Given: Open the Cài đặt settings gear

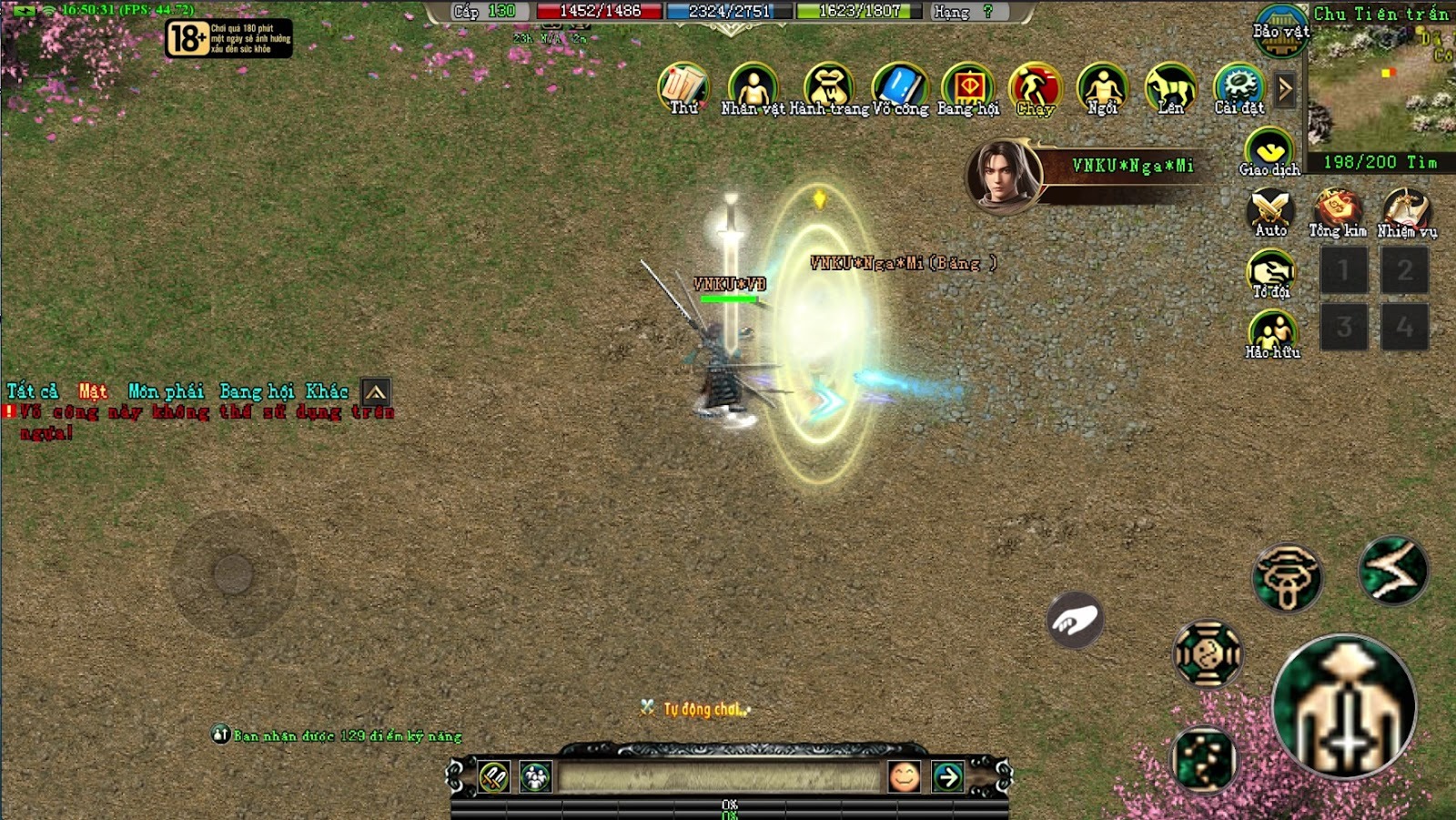Looking at the screenshot, I should [x=1239, y=87].
